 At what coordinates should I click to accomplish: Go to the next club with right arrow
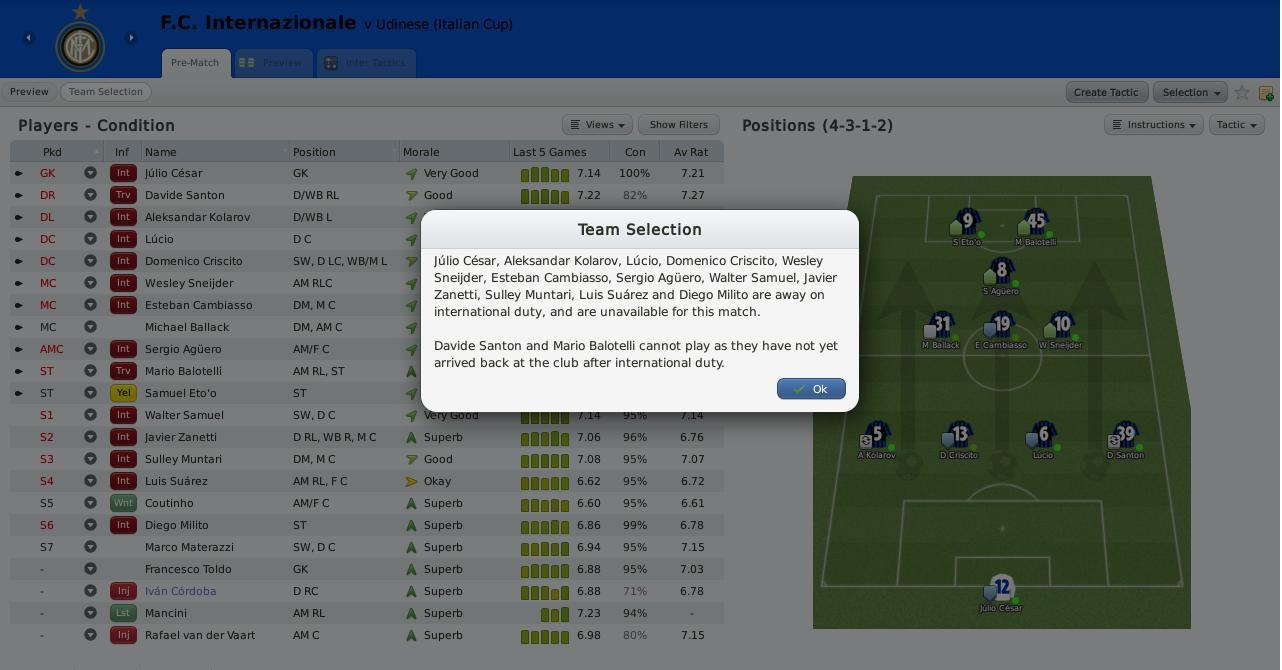(131, 38)
